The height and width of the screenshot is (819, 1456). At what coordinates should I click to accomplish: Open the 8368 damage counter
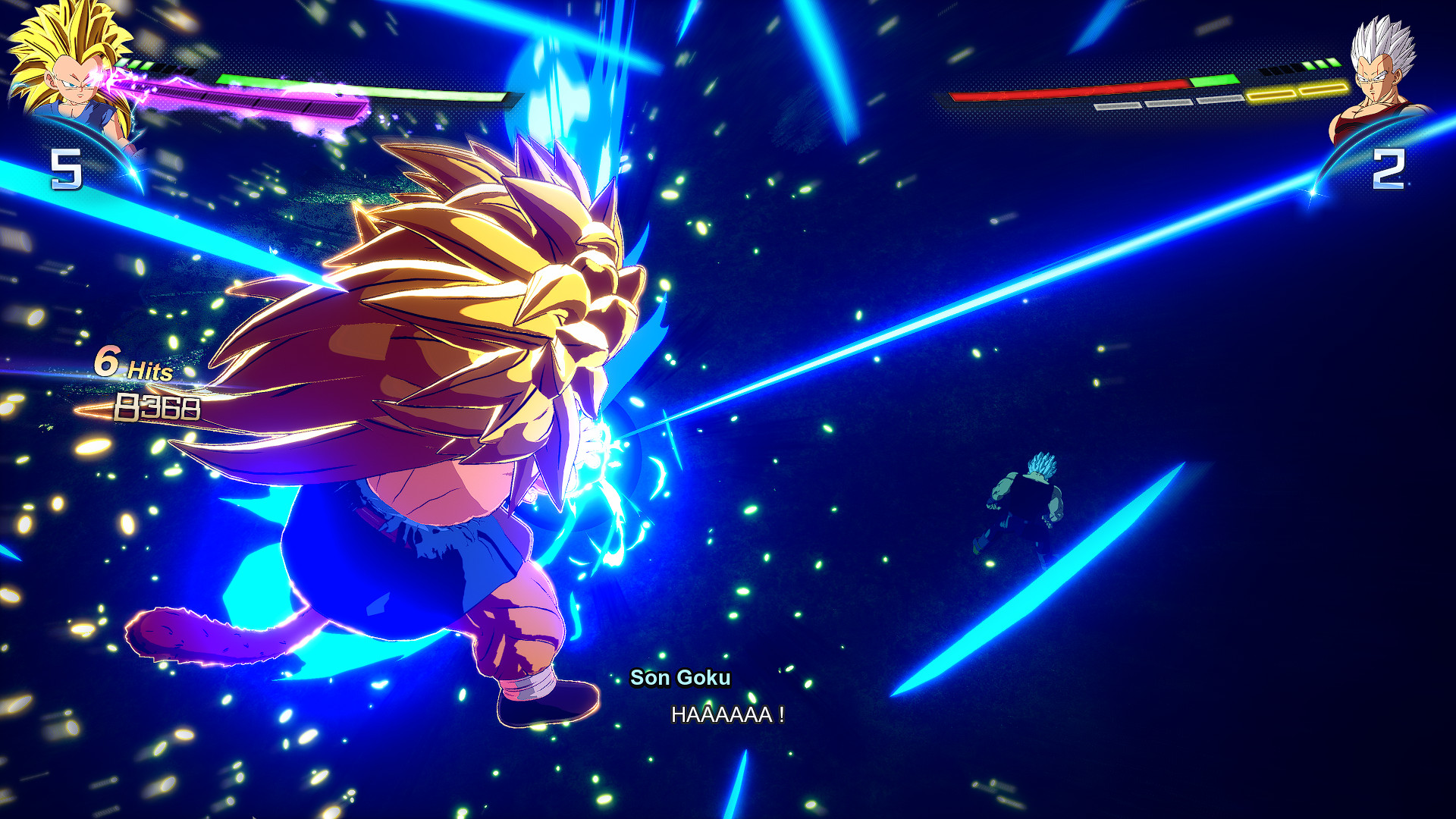[157, 409]
